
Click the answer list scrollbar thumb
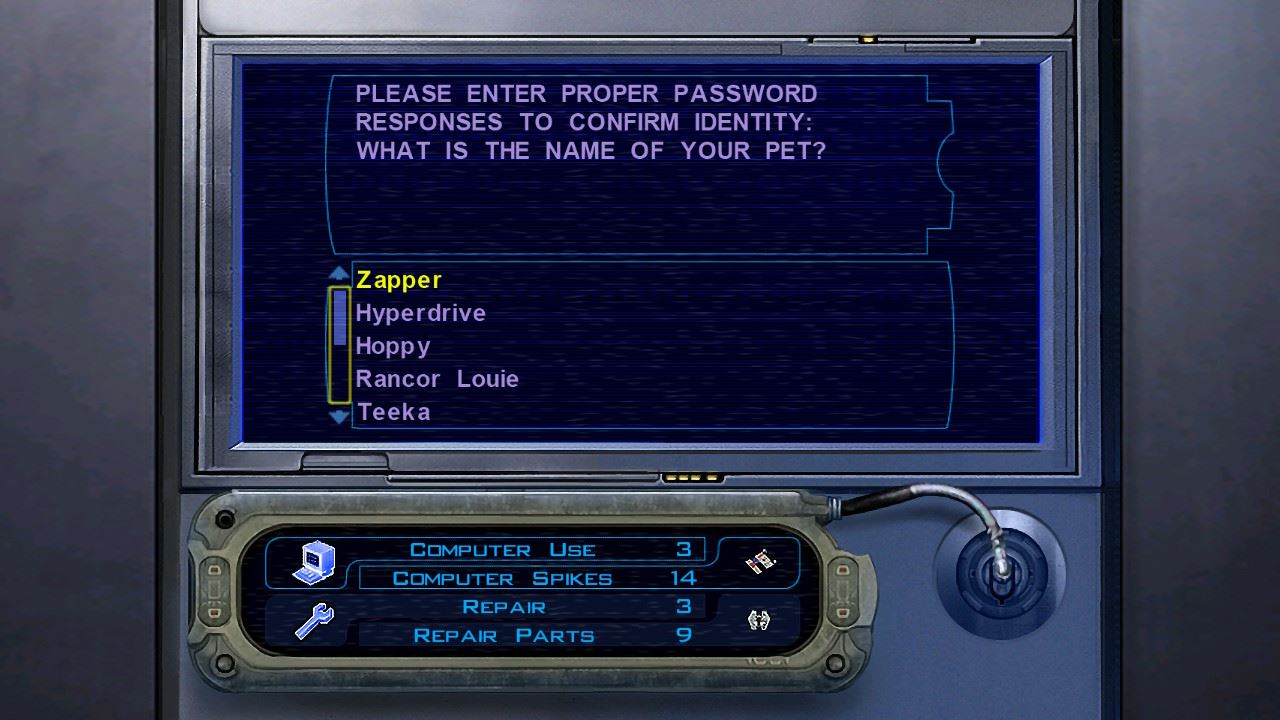click(339, 317)
